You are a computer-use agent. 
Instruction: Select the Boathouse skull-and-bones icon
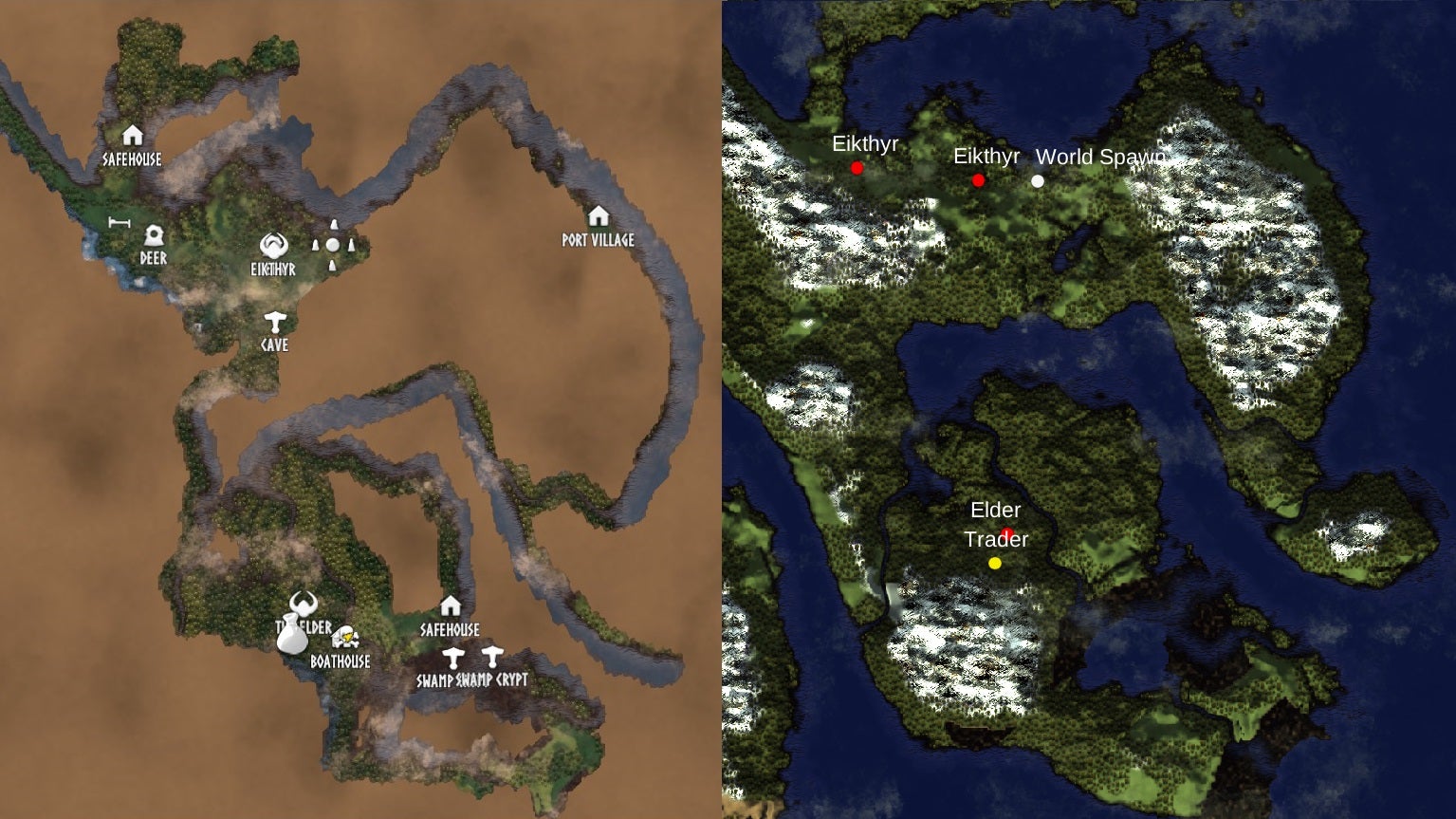click(345, 637)
